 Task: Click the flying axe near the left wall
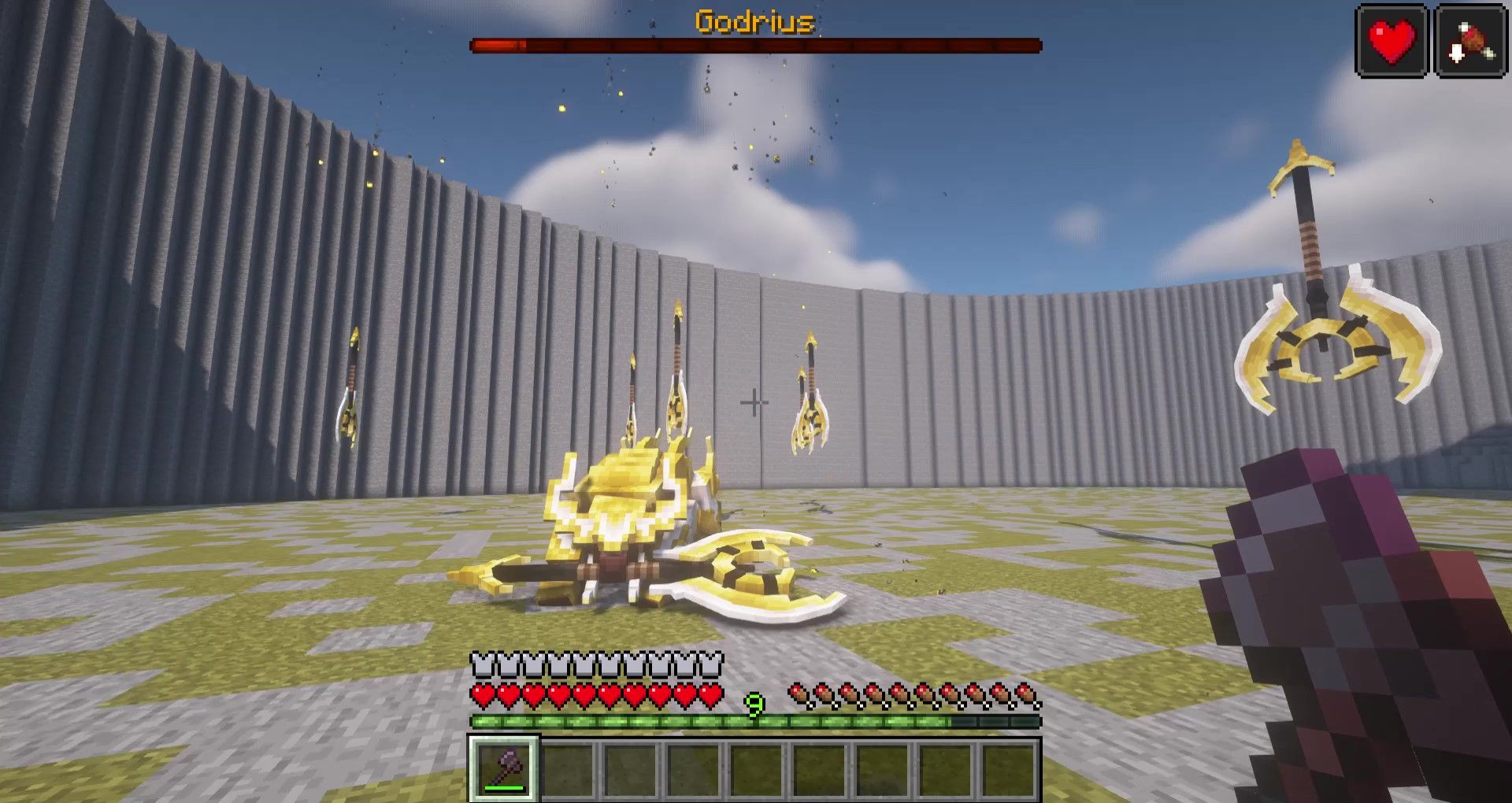349,401
